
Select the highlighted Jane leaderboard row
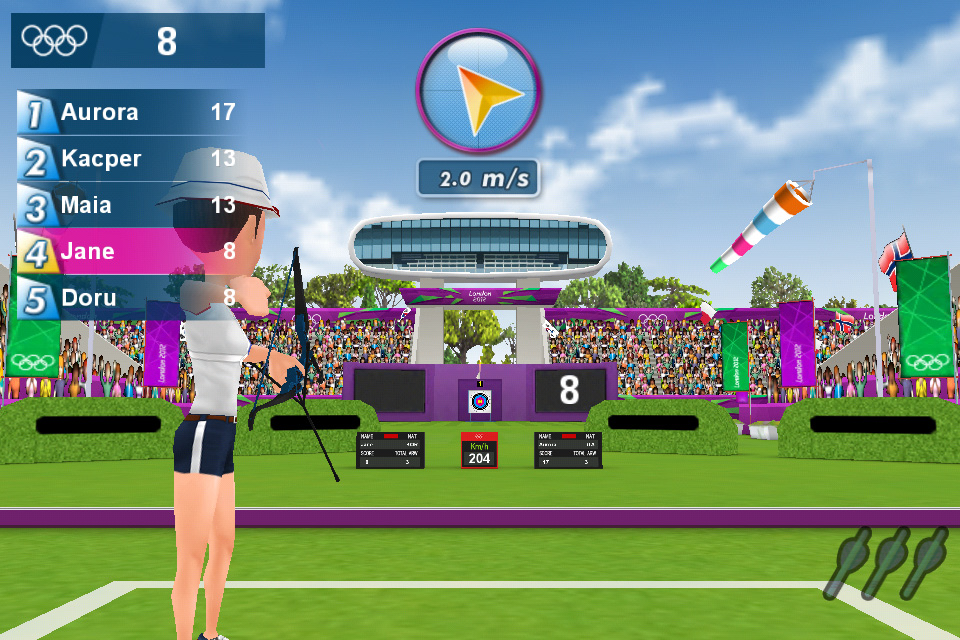[x=130, y=251]
